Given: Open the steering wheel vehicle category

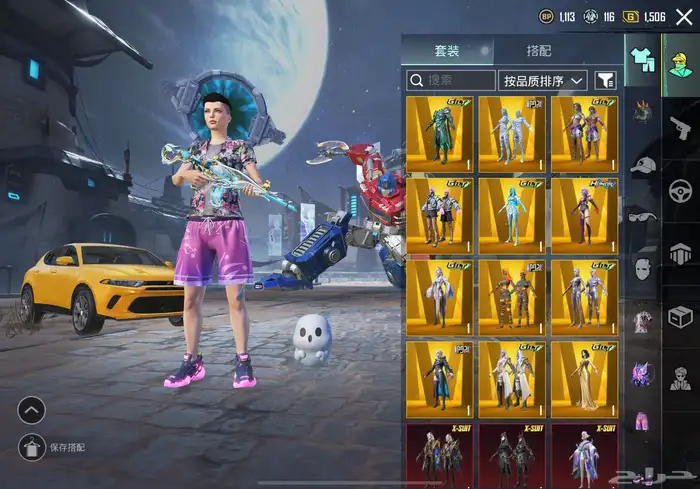Looking at the screenshot, I should point(681,189).
